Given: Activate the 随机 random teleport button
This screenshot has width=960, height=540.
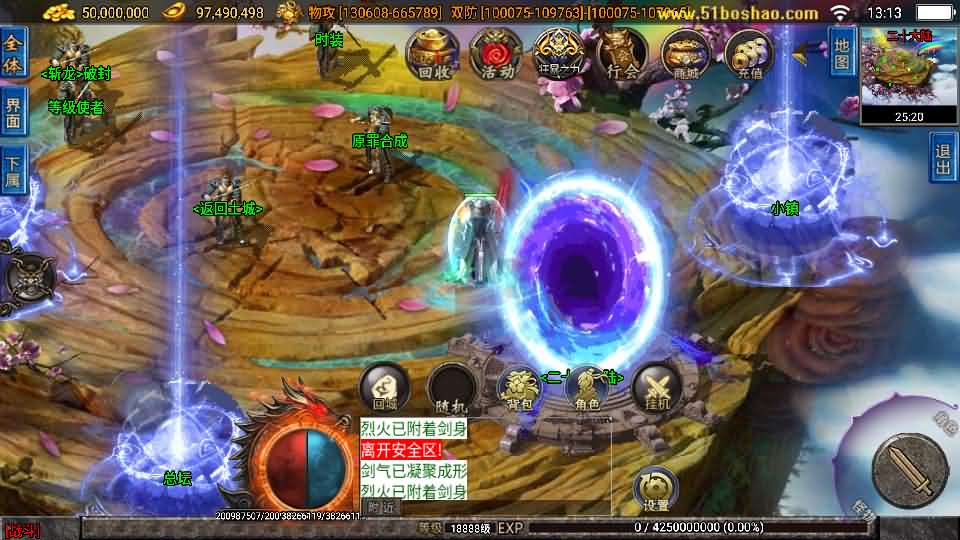Looking at the screenshot, I should click(452, 387).
